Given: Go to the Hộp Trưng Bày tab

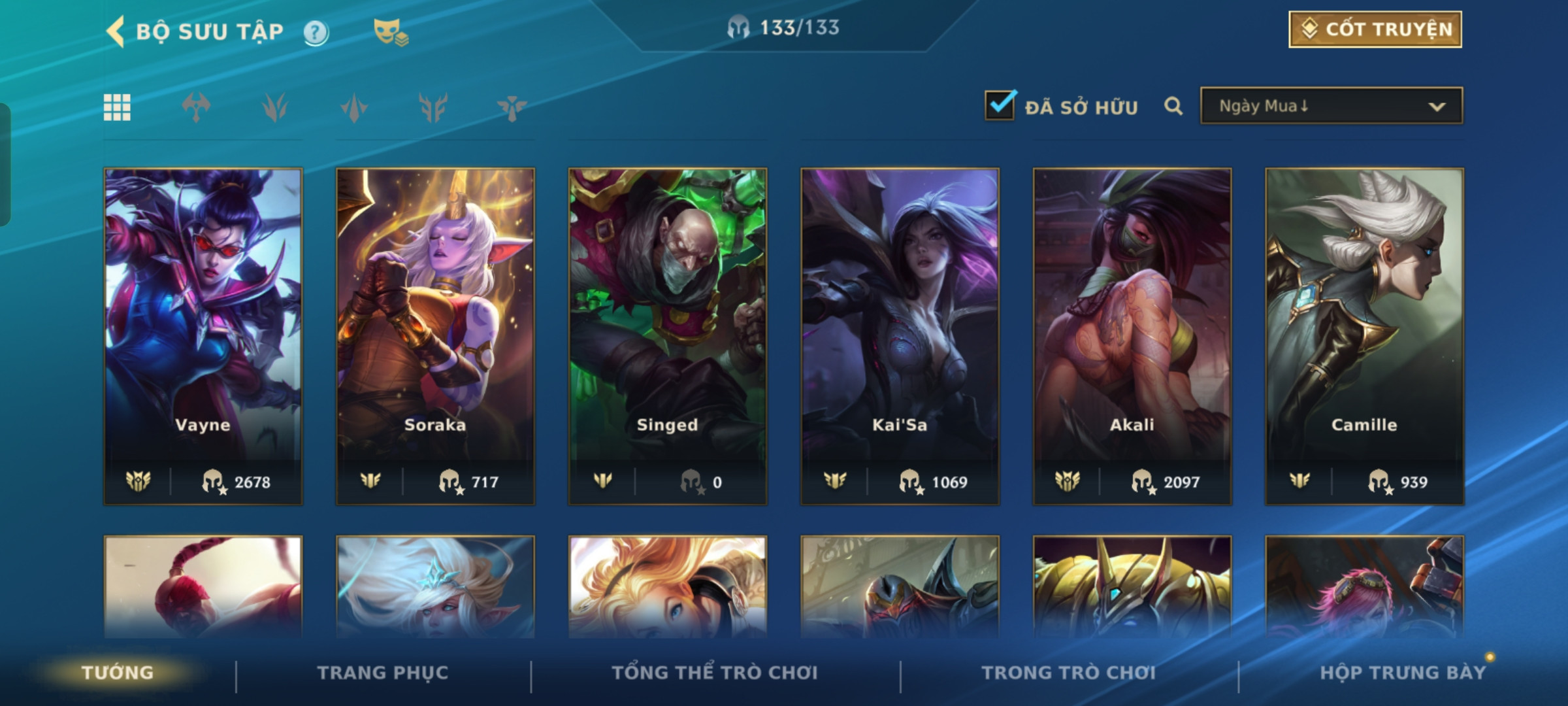Looking at the screenshot, I should tap(1402, 673).
